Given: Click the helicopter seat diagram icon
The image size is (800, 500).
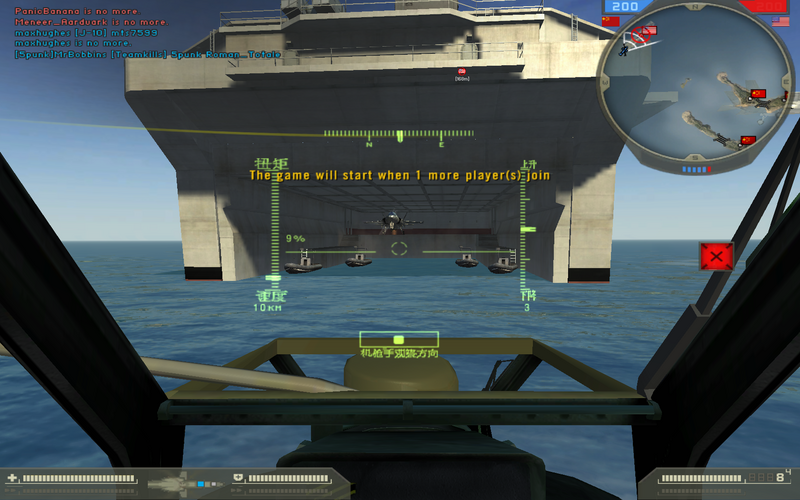Looking at the screenshot, I should [x=180, y=482].
